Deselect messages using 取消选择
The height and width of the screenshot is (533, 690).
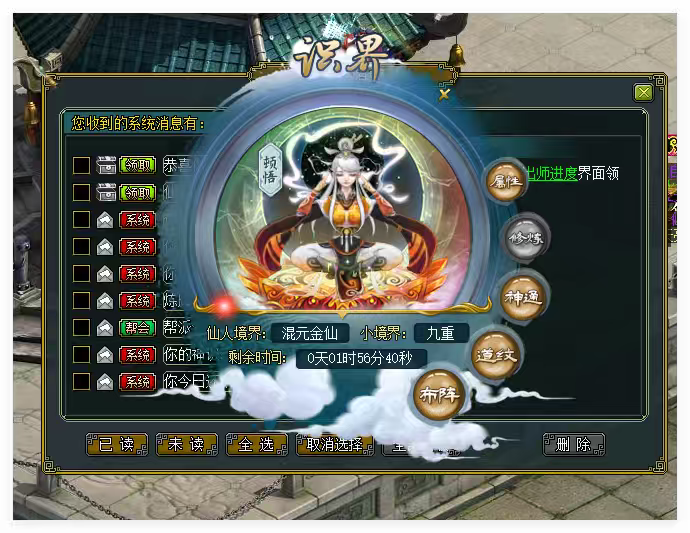click(334, 444)
